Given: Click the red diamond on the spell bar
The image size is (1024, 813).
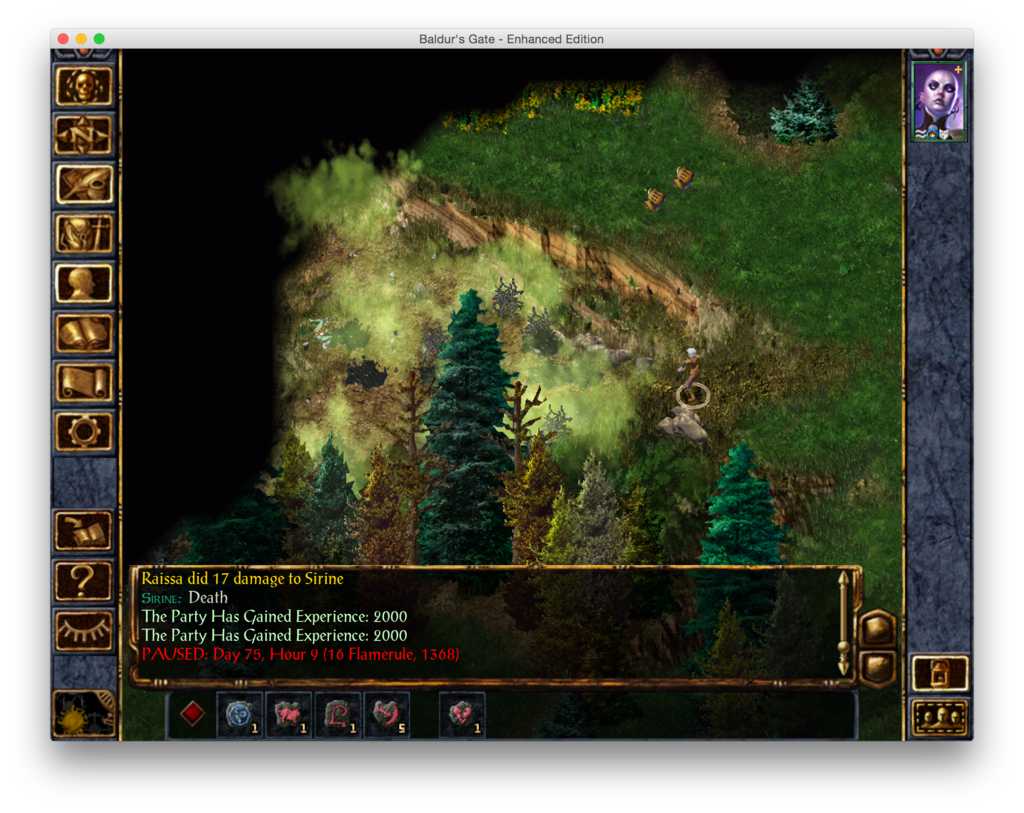Looking at the screenshot, I should click(x=192, y=714).
